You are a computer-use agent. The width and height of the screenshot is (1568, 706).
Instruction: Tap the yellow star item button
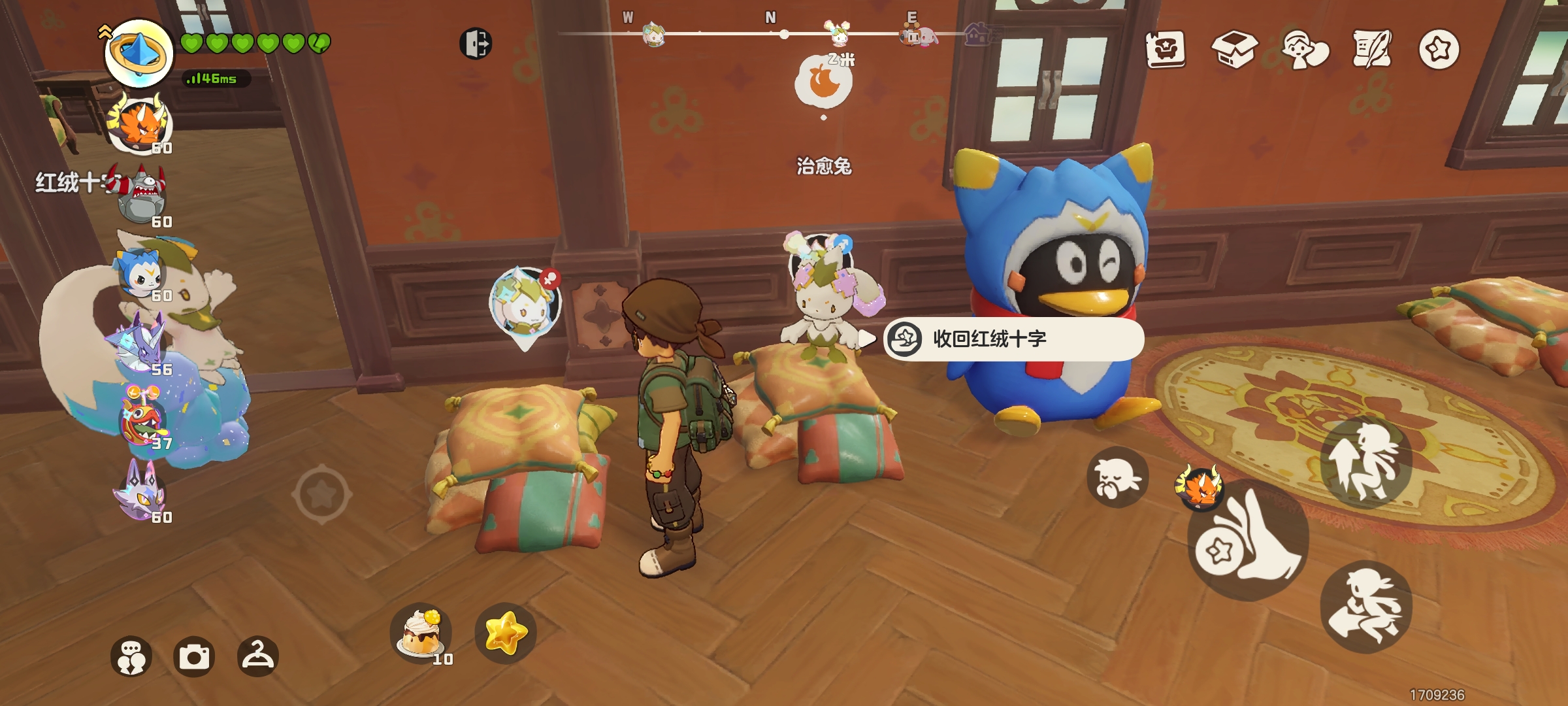click(506, 633)
